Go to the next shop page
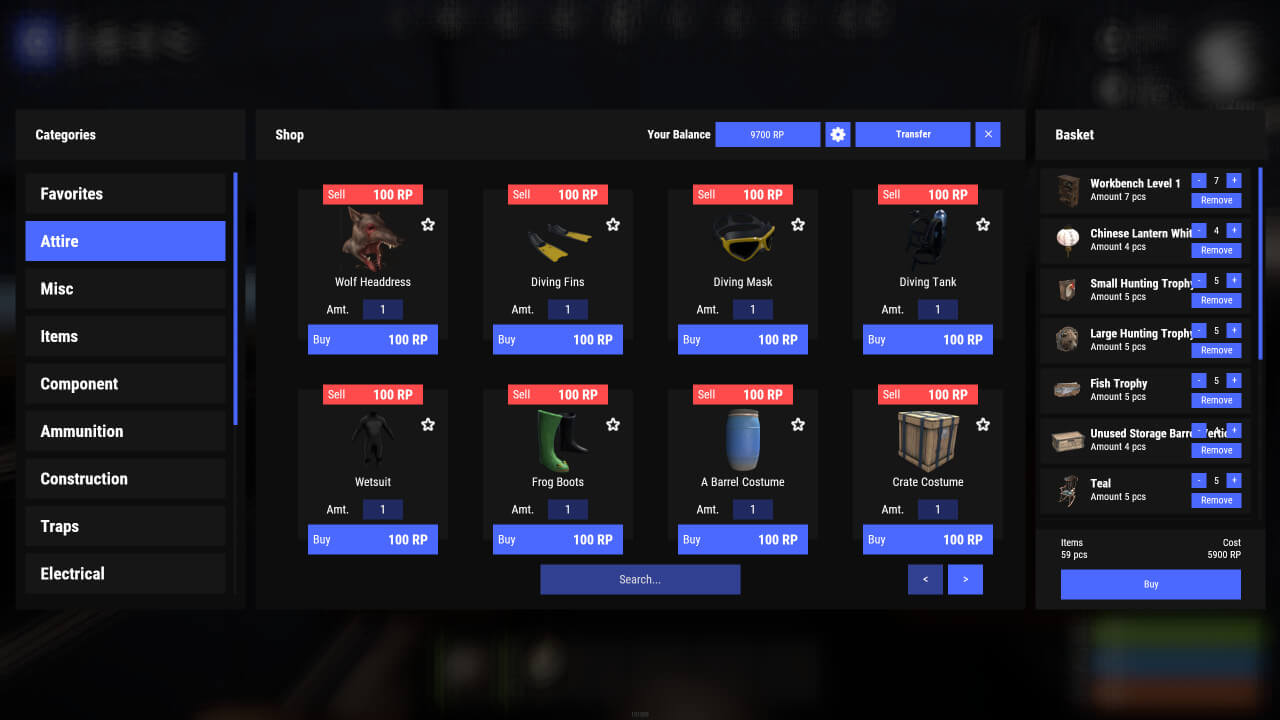 pyautogui.click(x=965, y=579)
